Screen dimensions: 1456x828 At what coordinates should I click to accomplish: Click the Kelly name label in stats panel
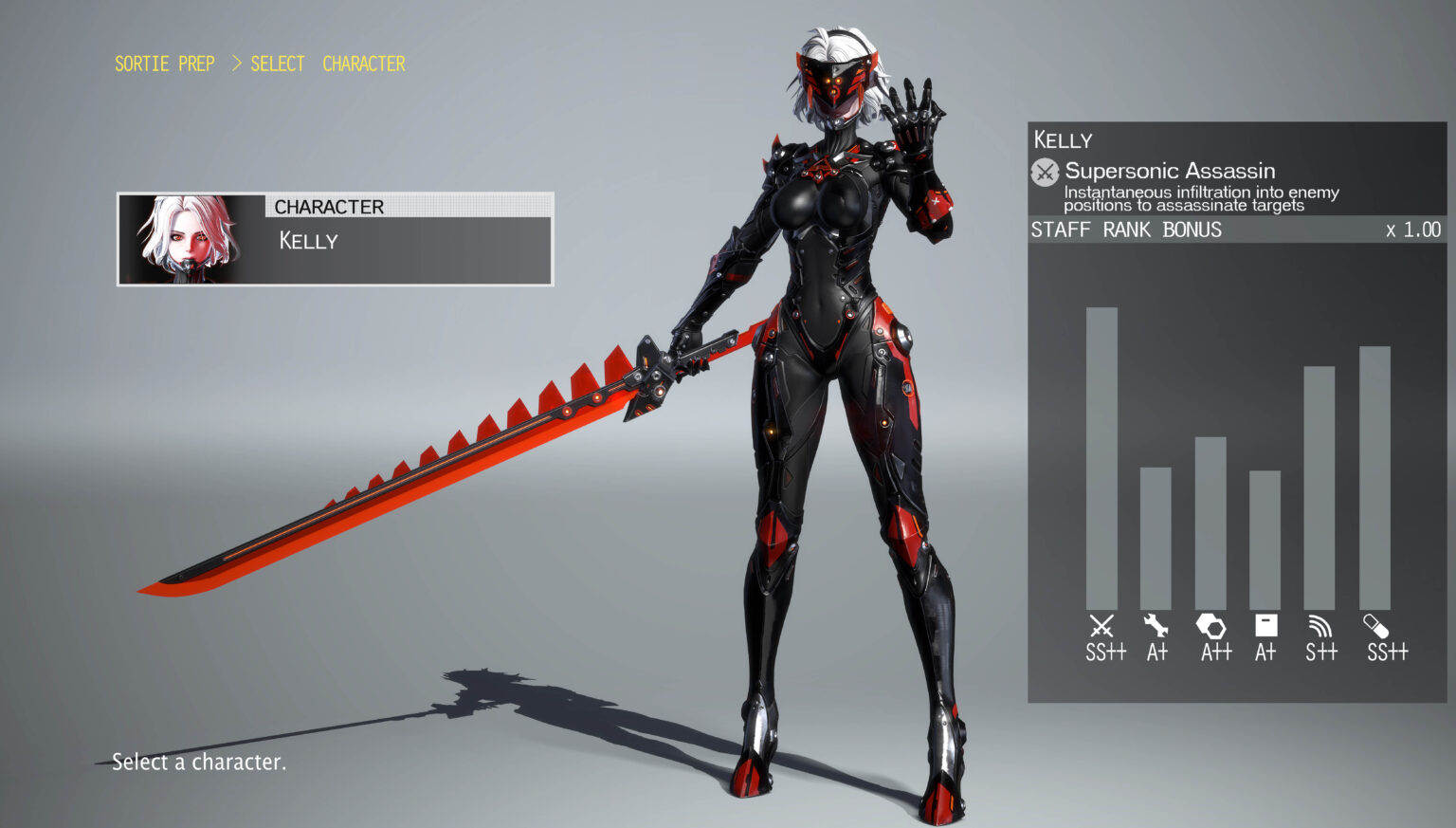1063,140
